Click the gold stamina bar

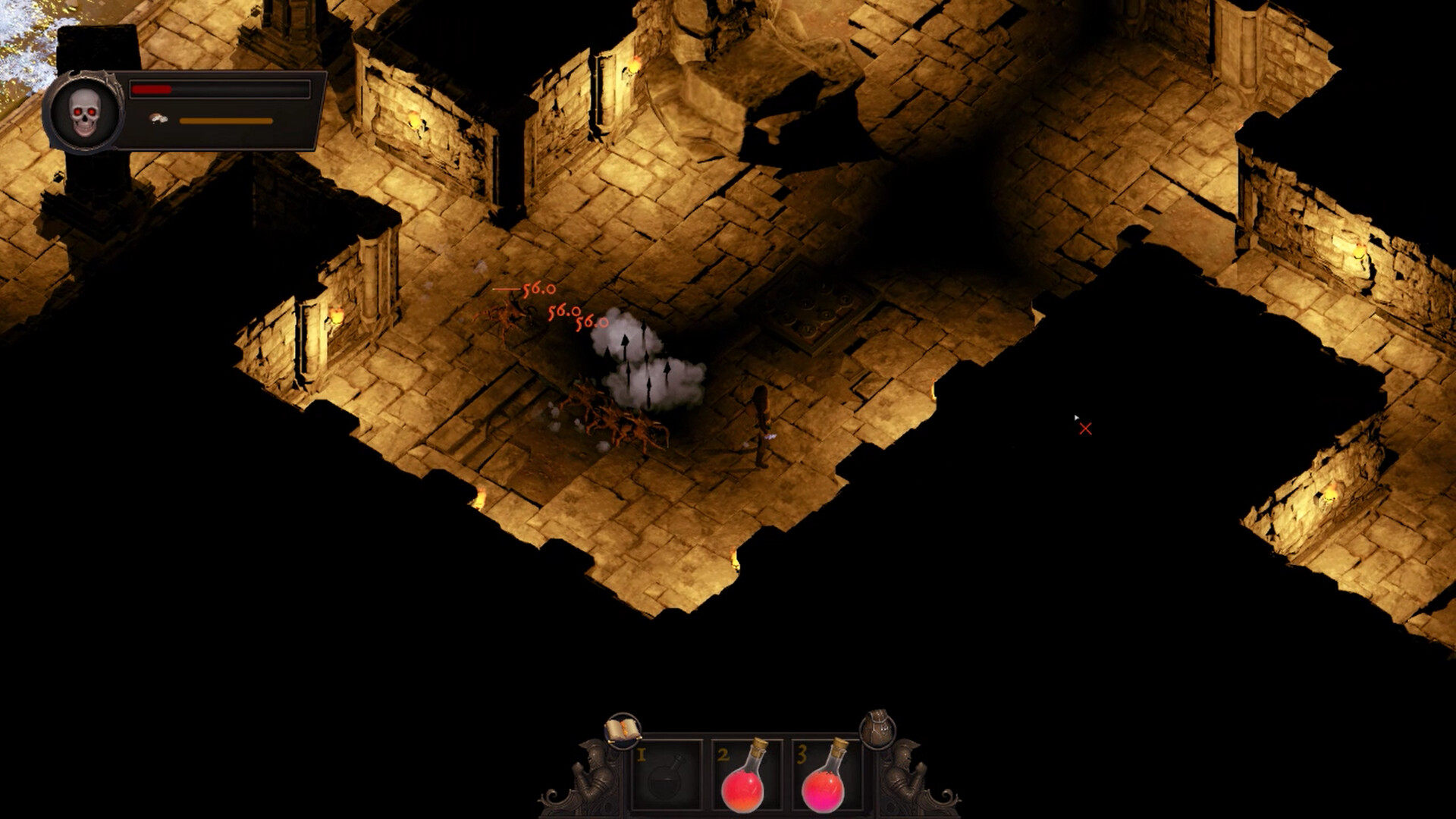226,121
